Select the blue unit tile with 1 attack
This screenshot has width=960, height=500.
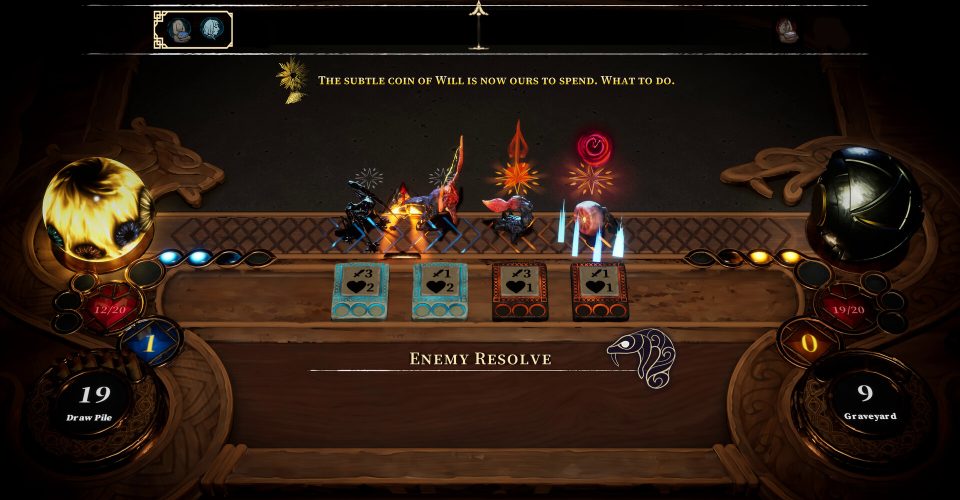(x=440, y=290)
